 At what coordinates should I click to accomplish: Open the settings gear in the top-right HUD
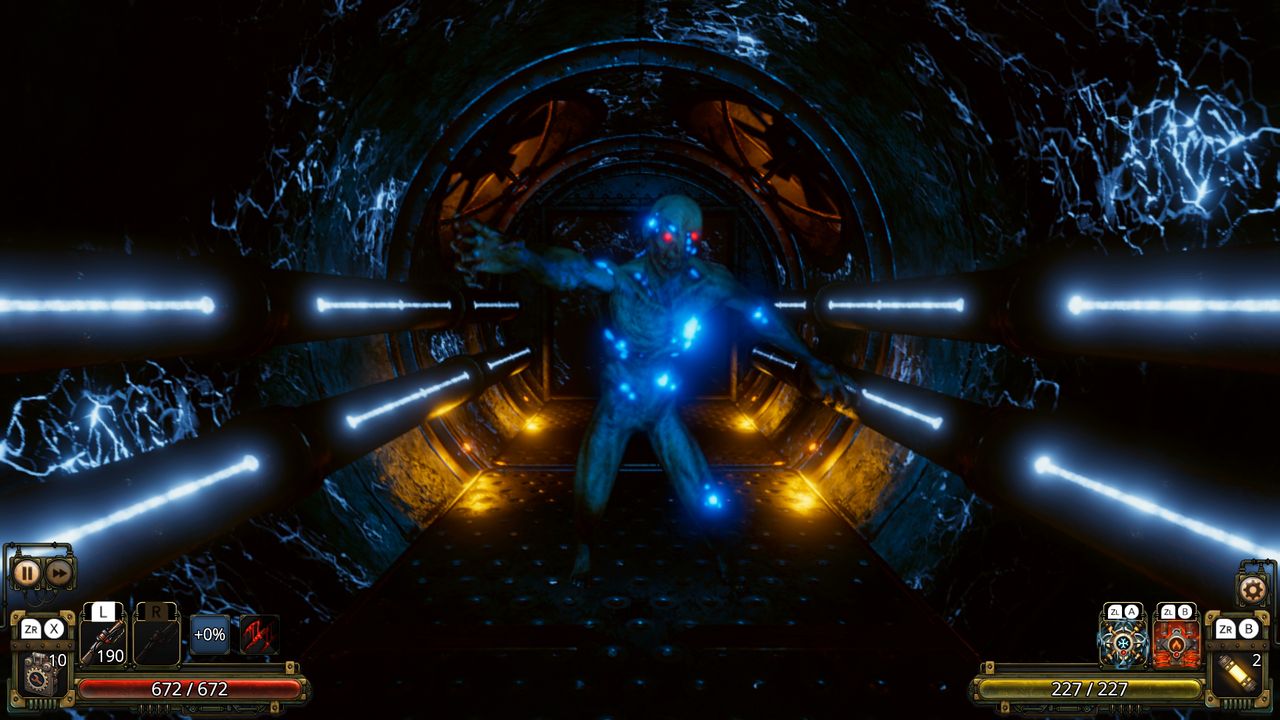tap(1252, 590)
